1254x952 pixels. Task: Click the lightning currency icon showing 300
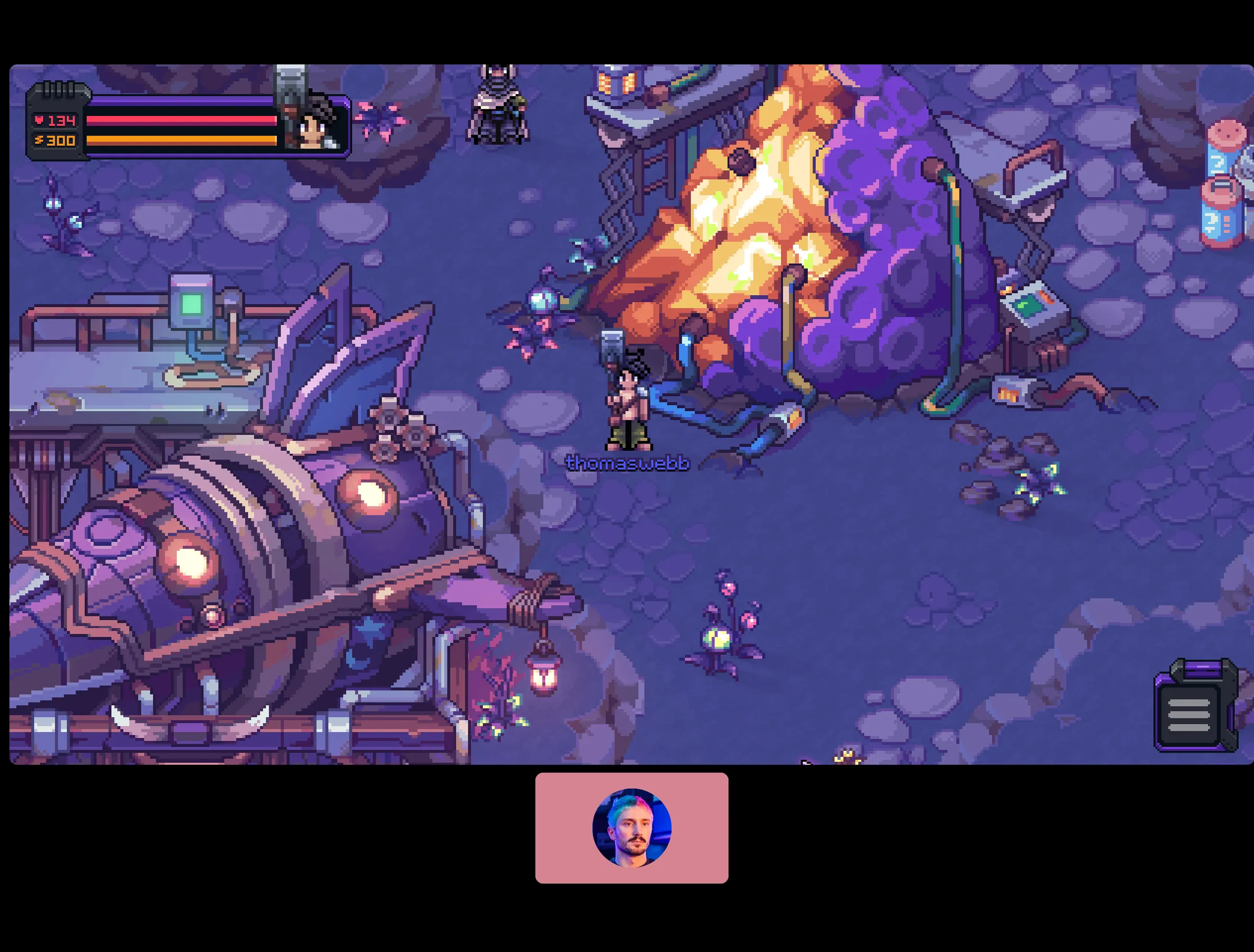click(40, 140)
